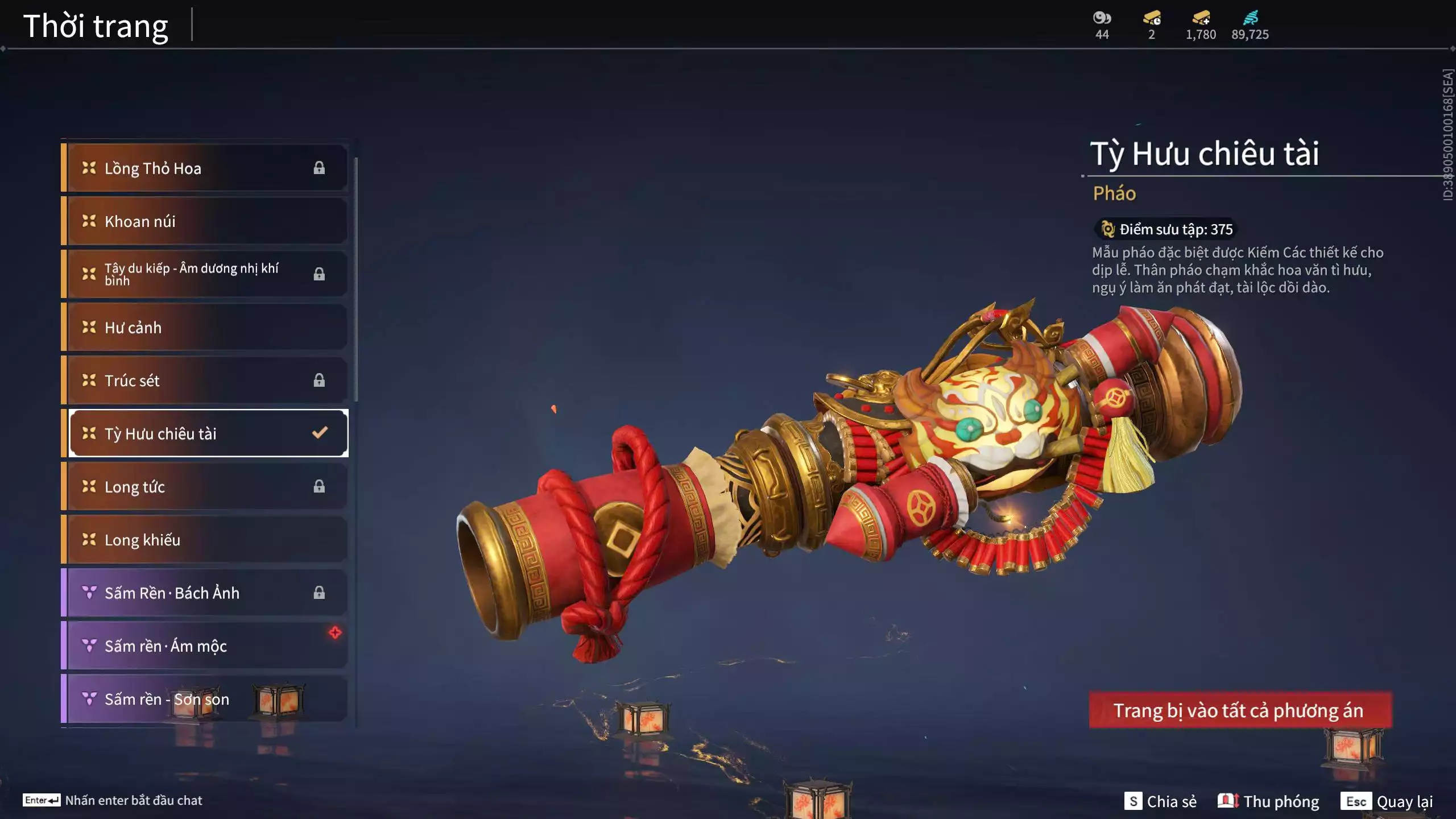Click the Chia sẻ share icon
The width and height of the screenshot is (1456, 819).
(x=1133, y=801)
